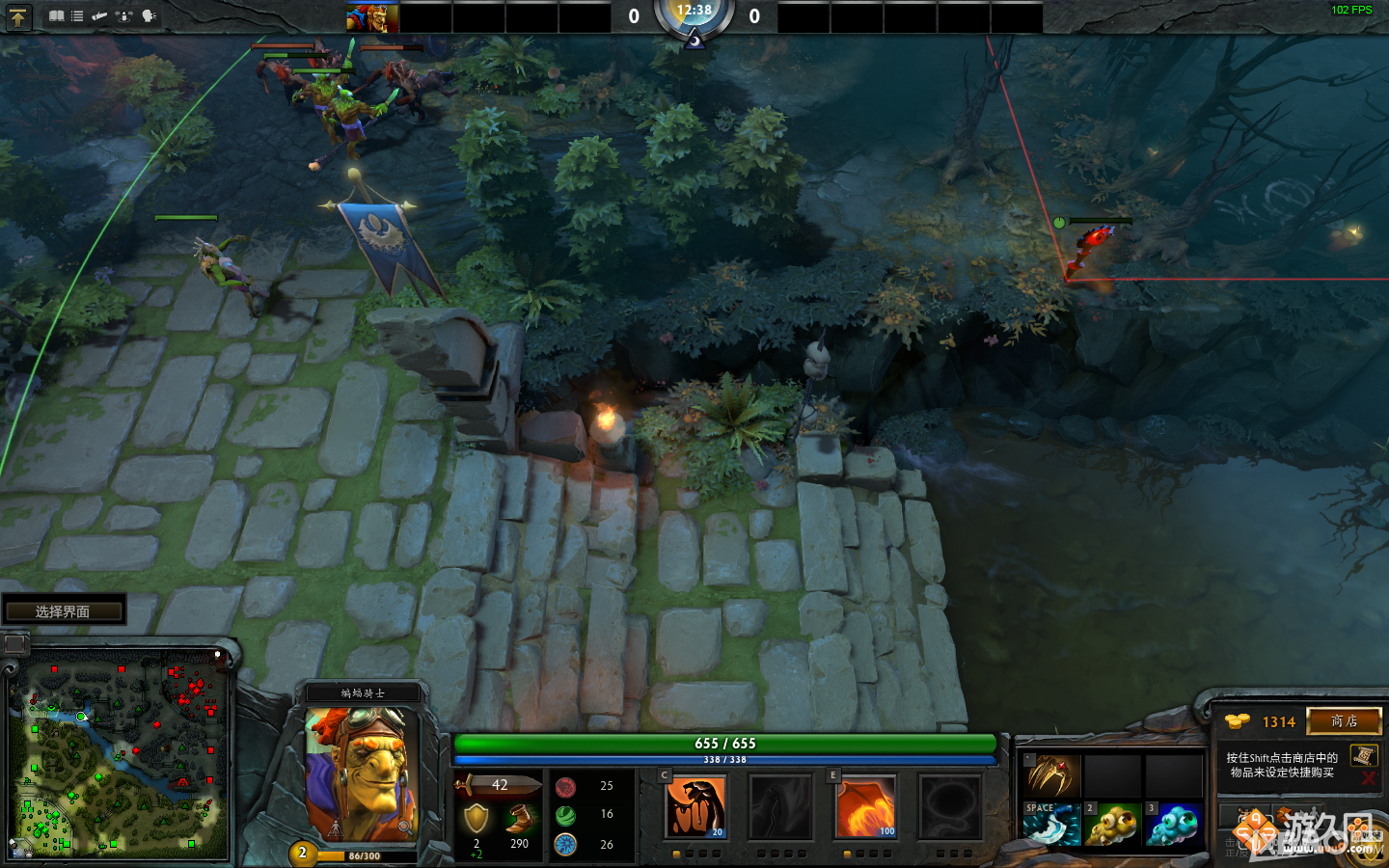The width and height of the screenshot is (1389, 868).
Task: Open the shop via the 商店 button
Action: pyautogui.click(x=1345, y=721)
